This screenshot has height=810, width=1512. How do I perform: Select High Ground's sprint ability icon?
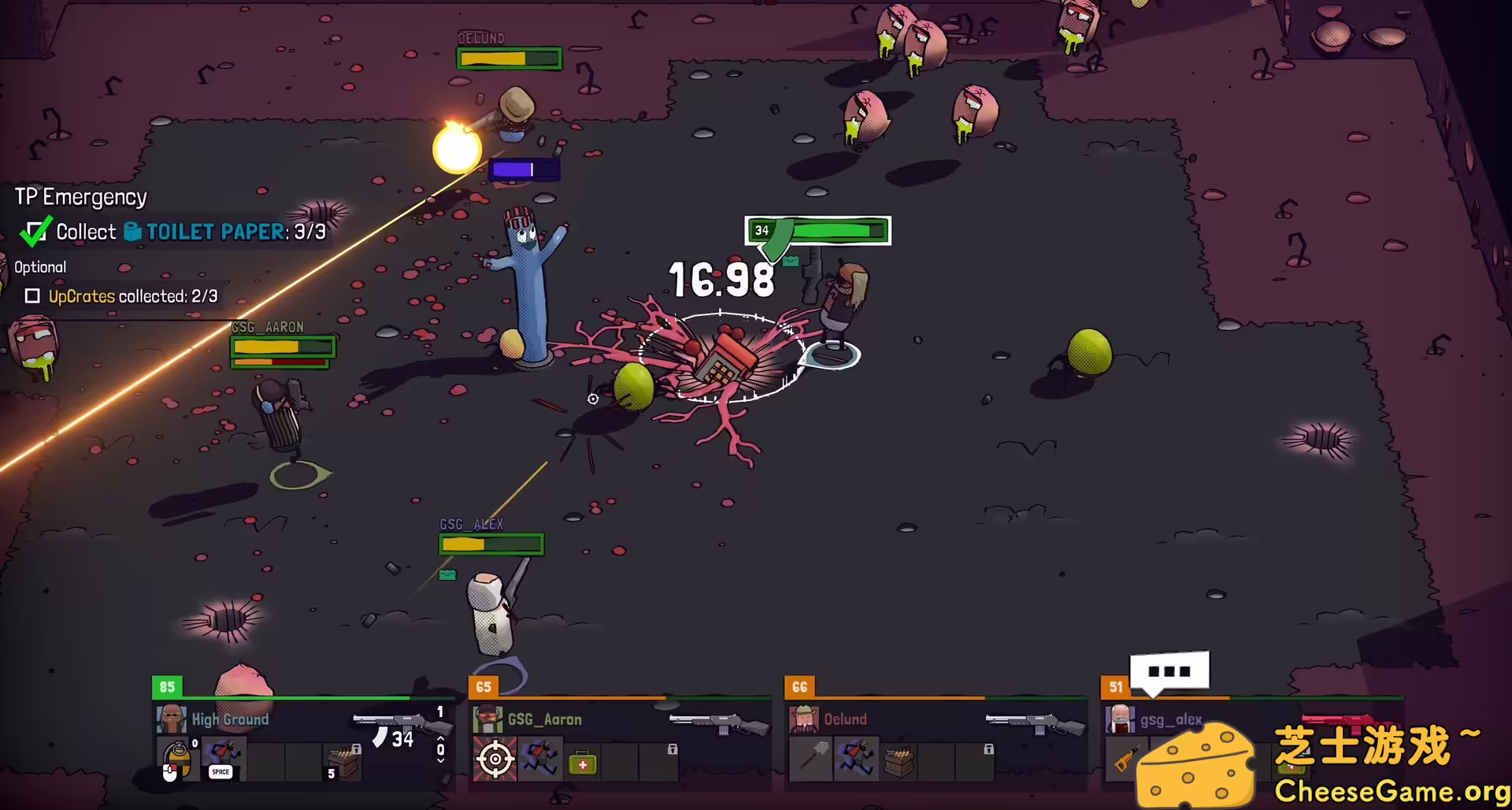(x=226, y=754)
